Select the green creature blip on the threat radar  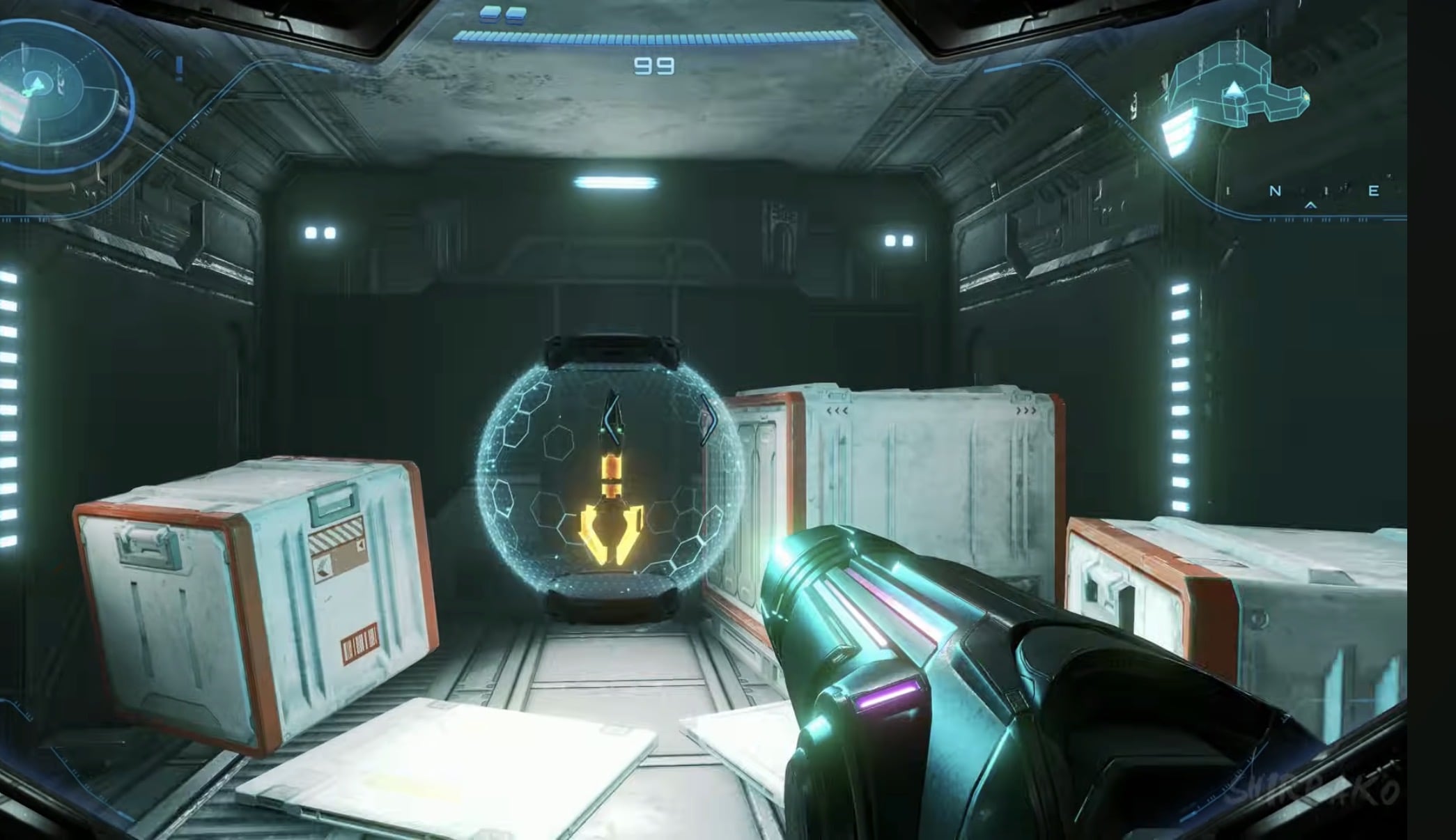[27, 92]
